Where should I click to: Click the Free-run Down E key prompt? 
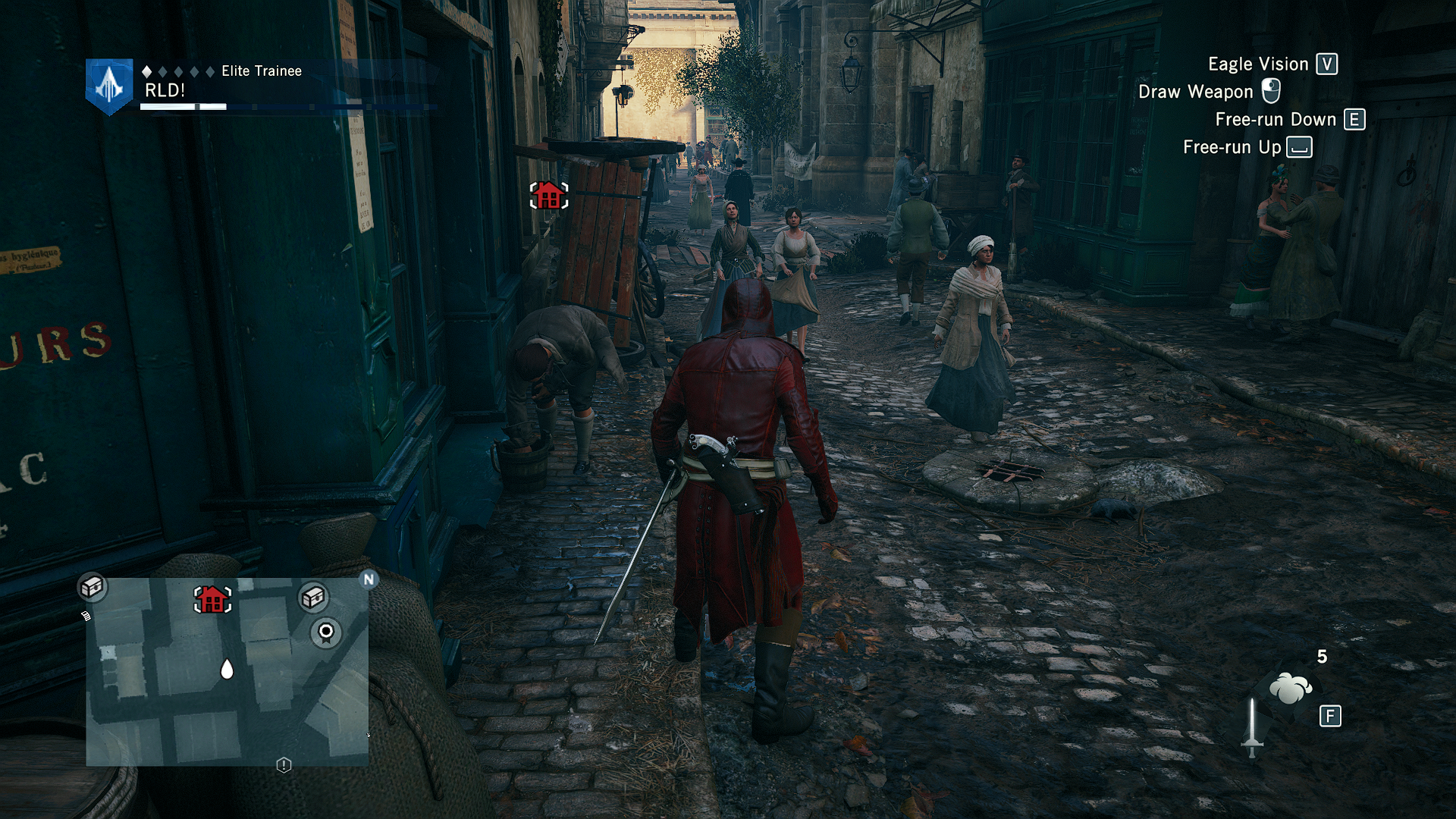pos(1354,119)
